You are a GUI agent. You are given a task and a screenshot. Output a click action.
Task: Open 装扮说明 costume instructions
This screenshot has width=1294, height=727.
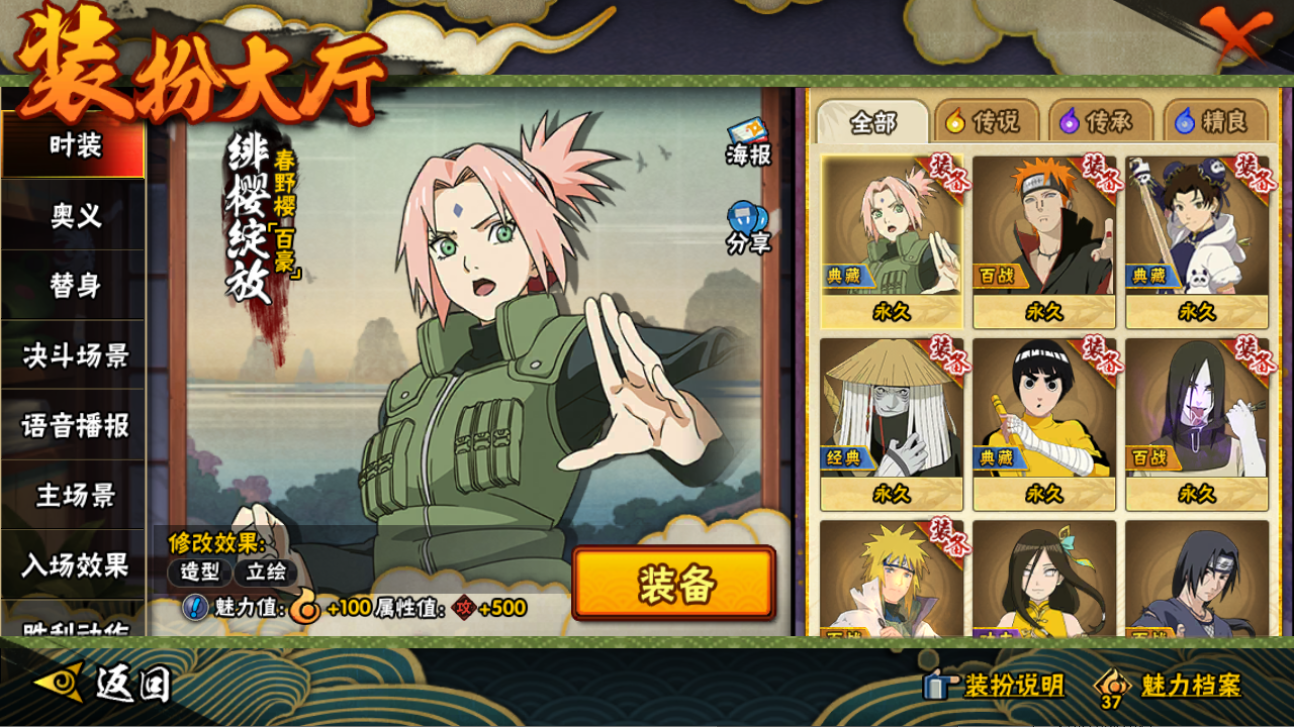[x=994, y=685]
